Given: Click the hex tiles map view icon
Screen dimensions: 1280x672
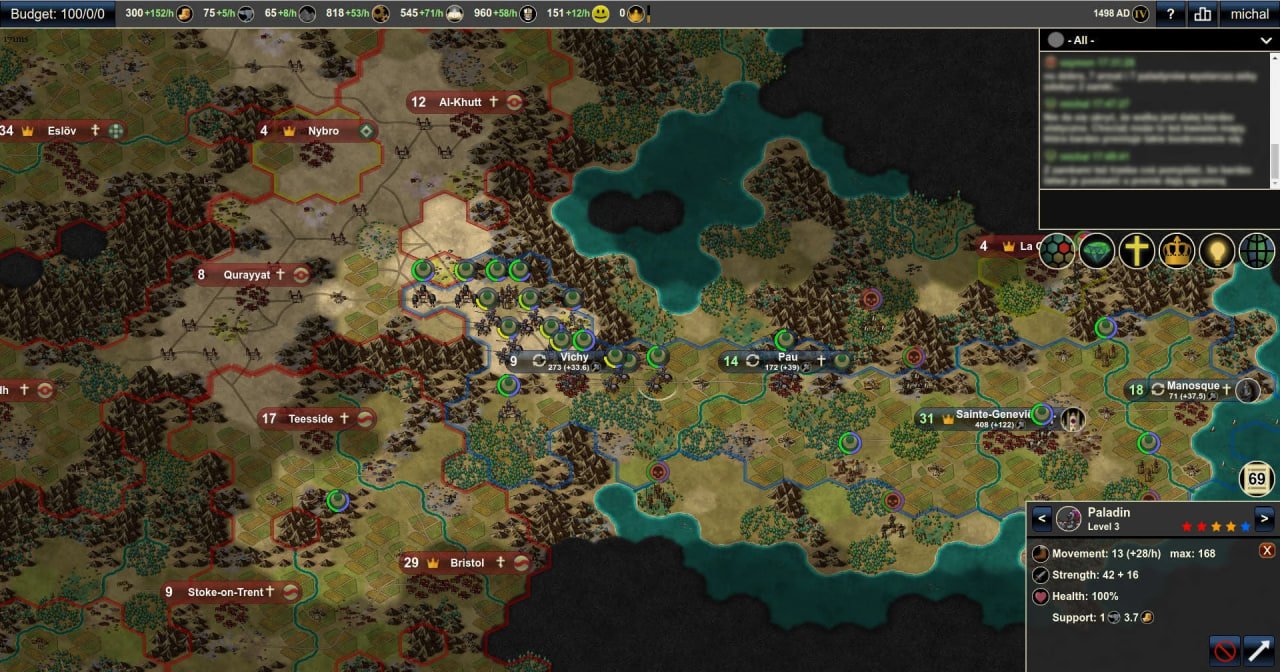Looking at the screenshot, I should (x=1056, y=250).
